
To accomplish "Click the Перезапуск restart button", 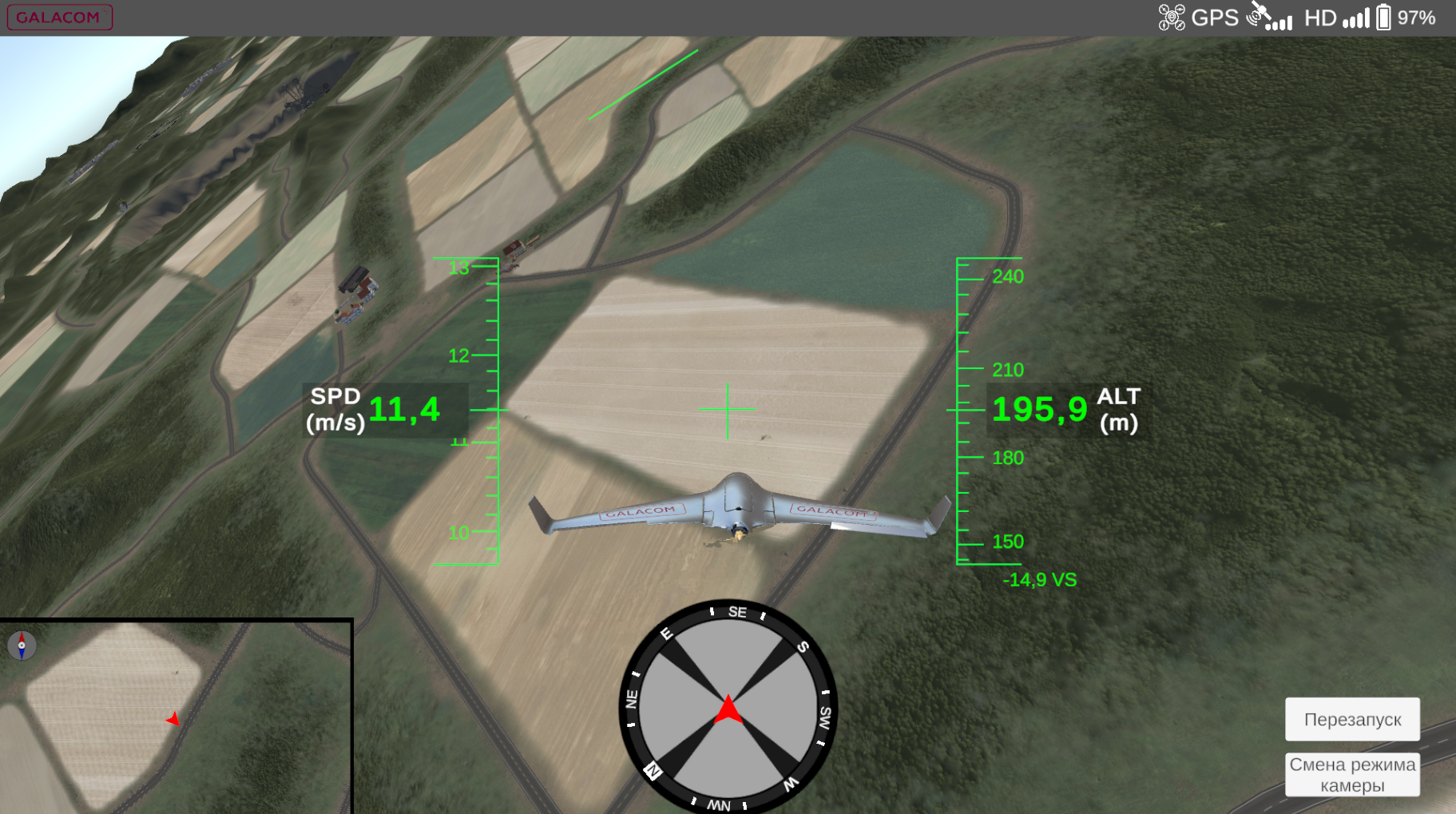I will coord(1351,719).
